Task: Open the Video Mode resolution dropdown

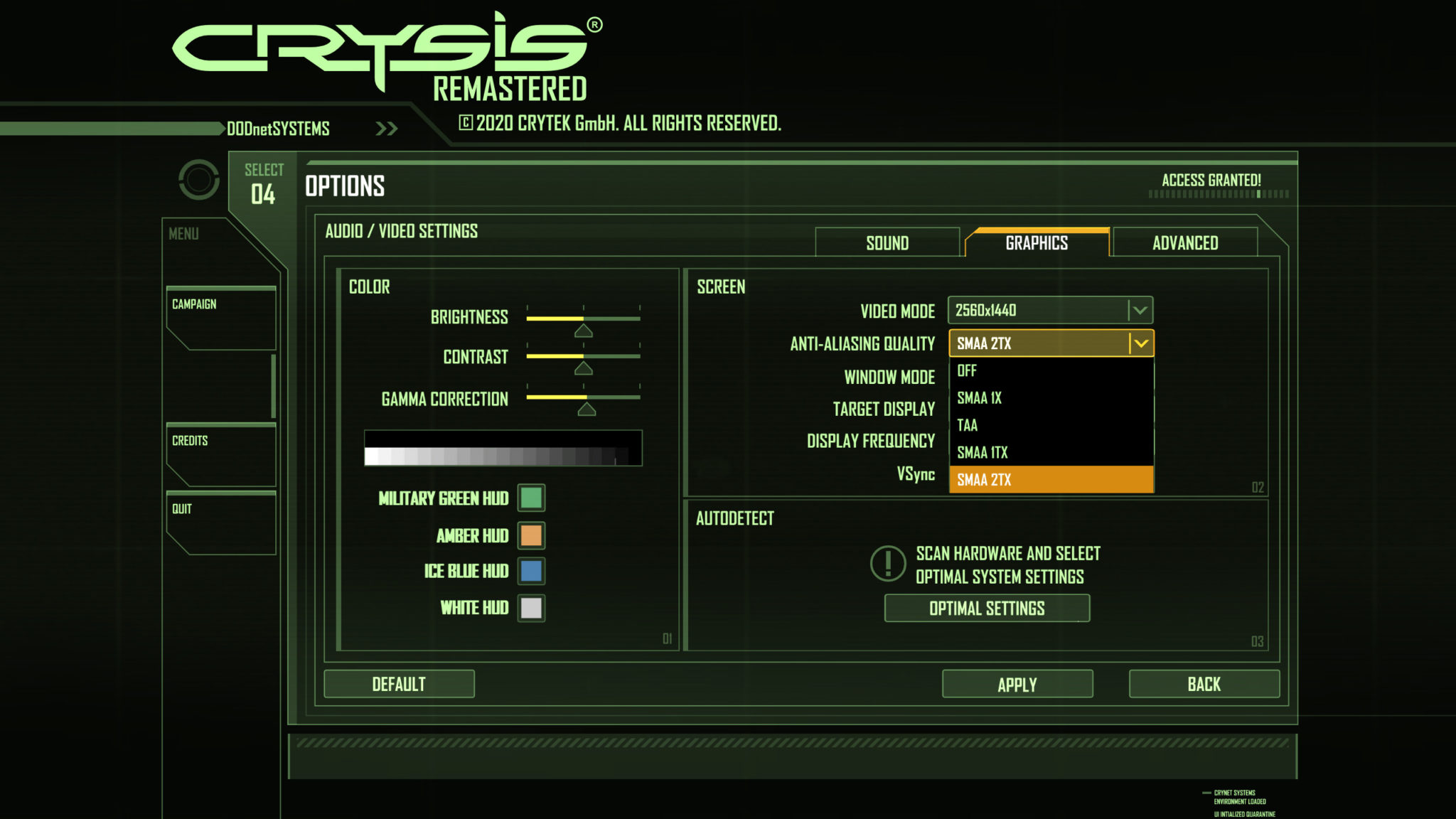Action: 1049,311
